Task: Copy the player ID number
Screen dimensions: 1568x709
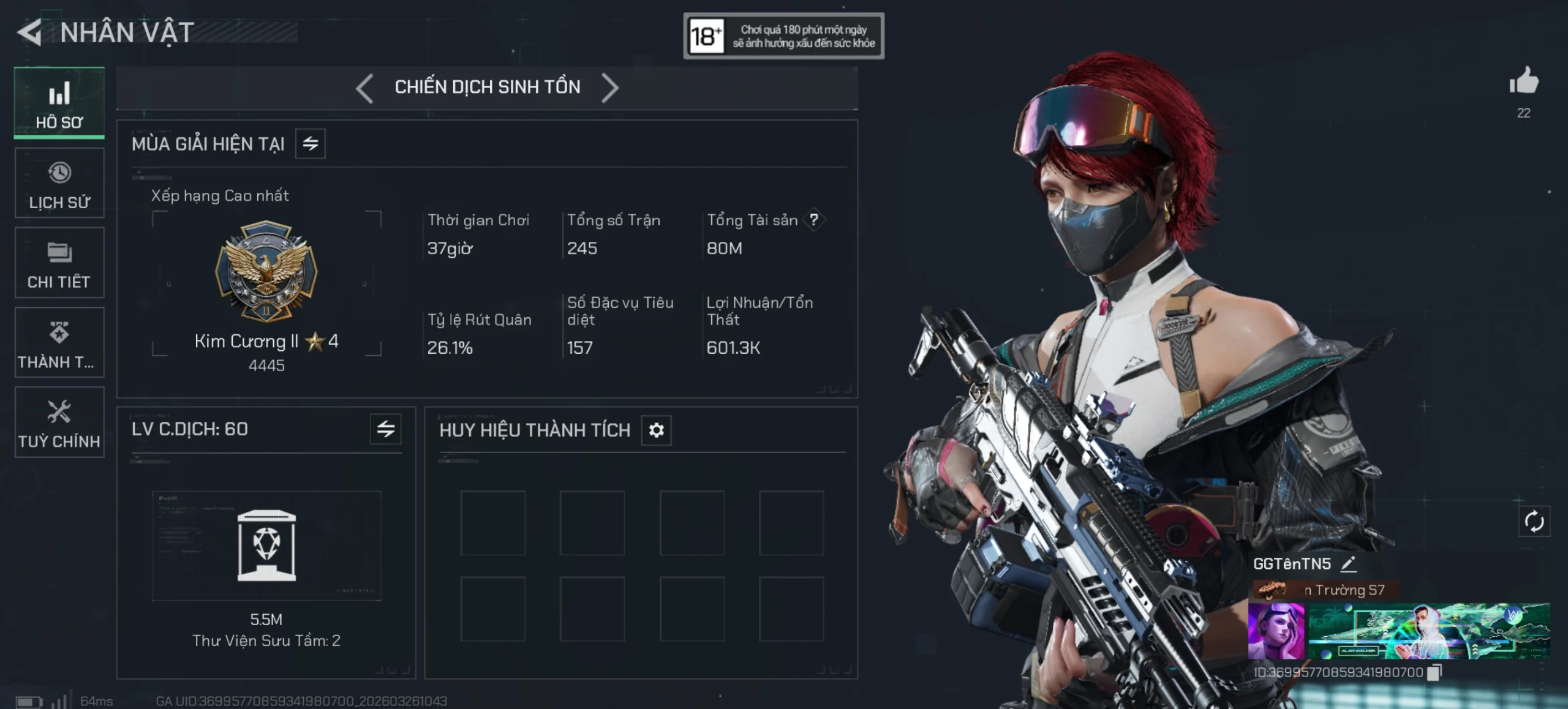Action: (1434, 672)
